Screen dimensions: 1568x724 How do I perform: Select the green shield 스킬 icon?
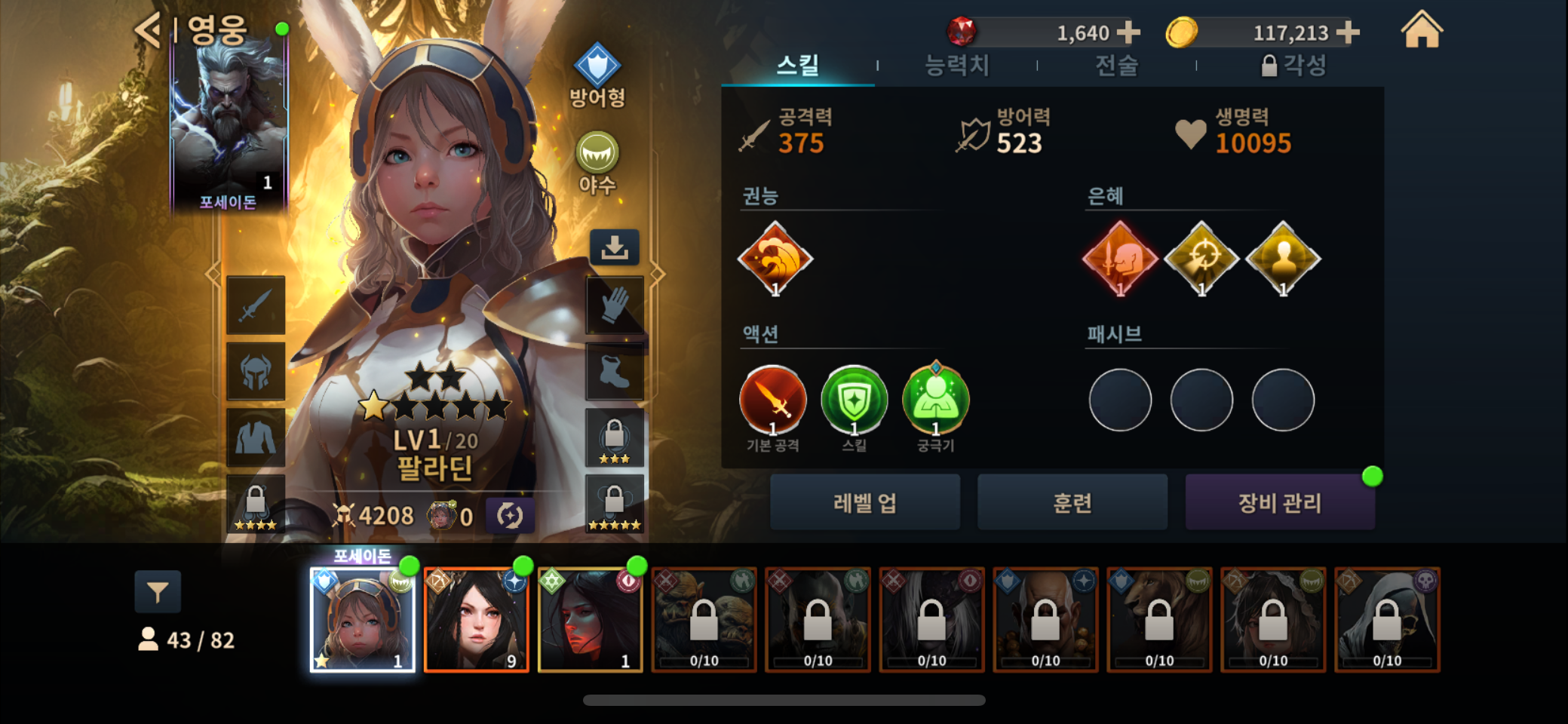(x=854, y=400)
